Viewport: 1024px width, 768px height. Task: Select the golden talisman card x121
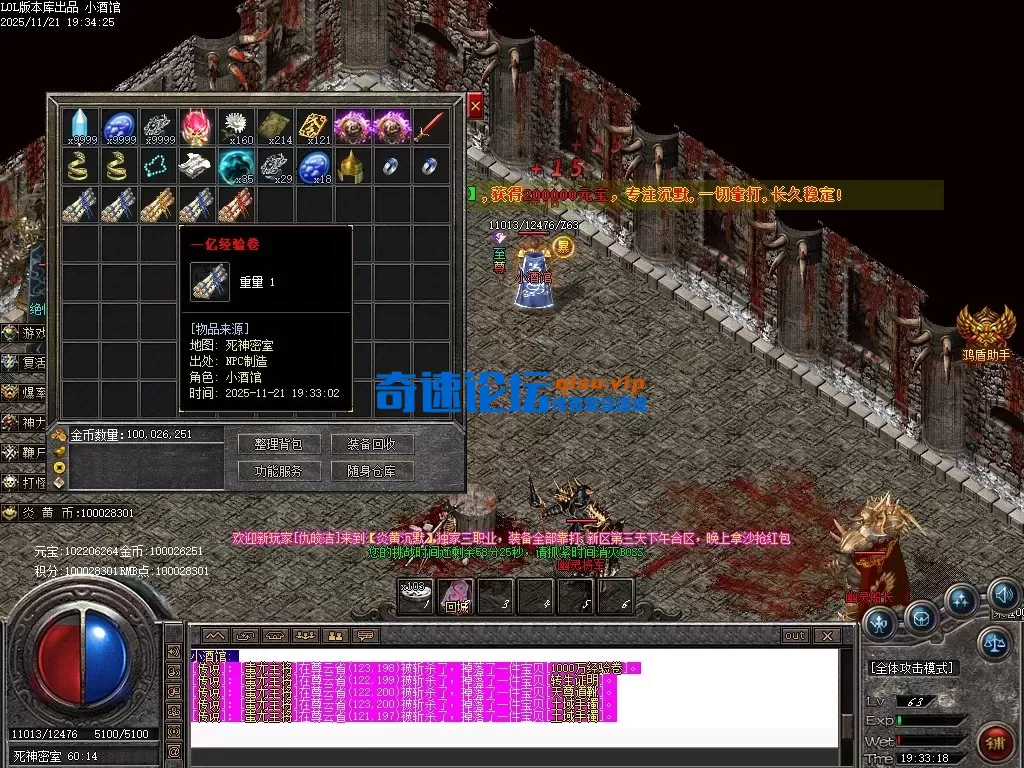tap(314, 127)
